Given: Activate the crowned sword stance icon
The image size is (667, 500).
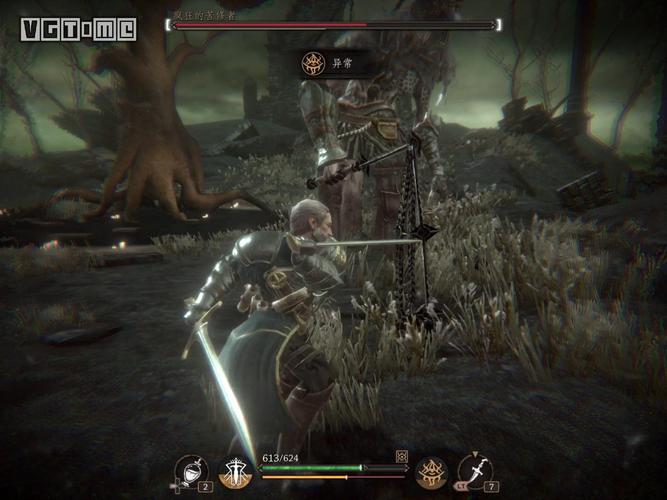Looking at the screenshot, I should pos(236,472).
